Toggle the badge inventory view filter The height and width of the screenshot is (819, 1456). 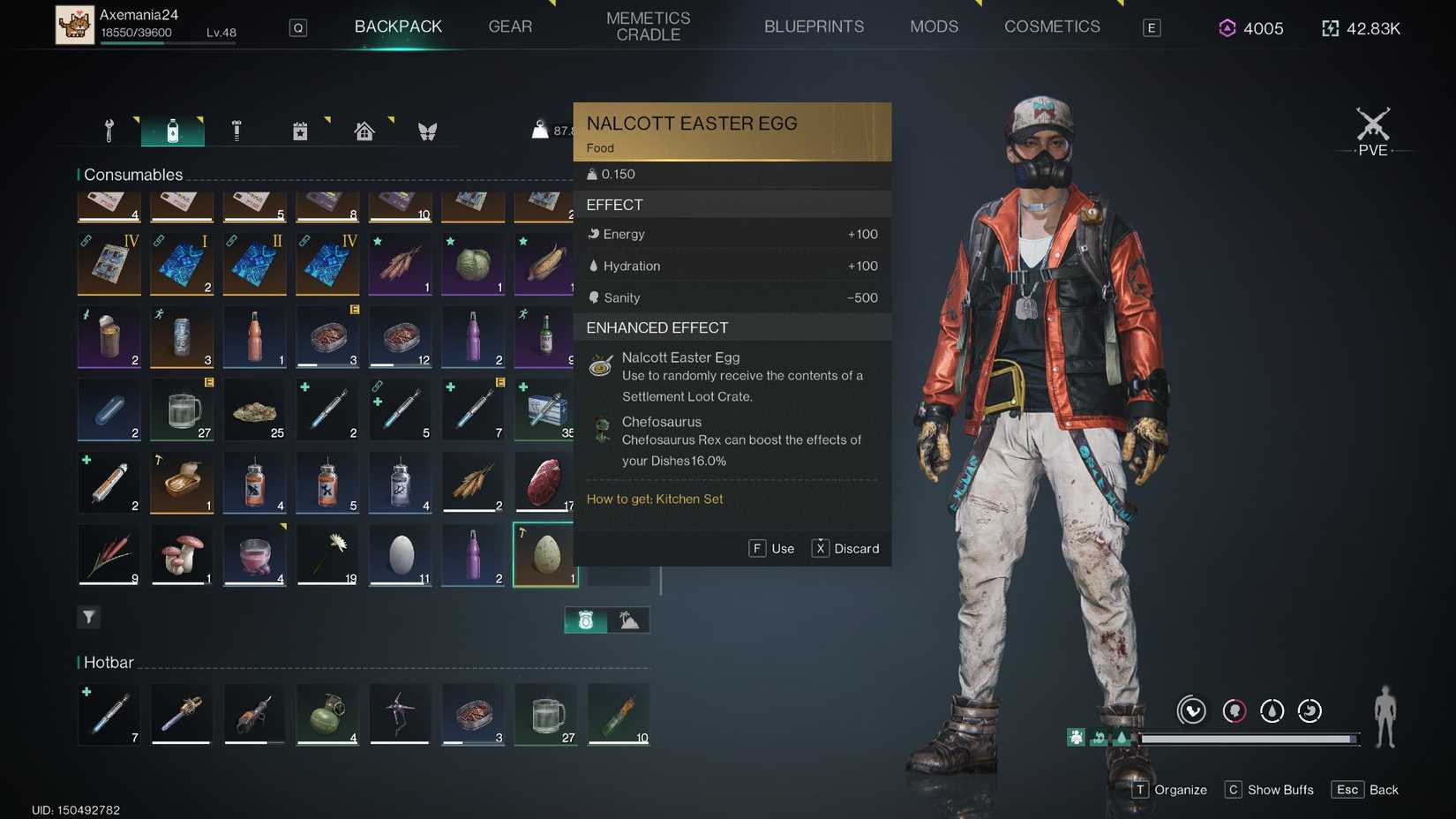(584, 620)
